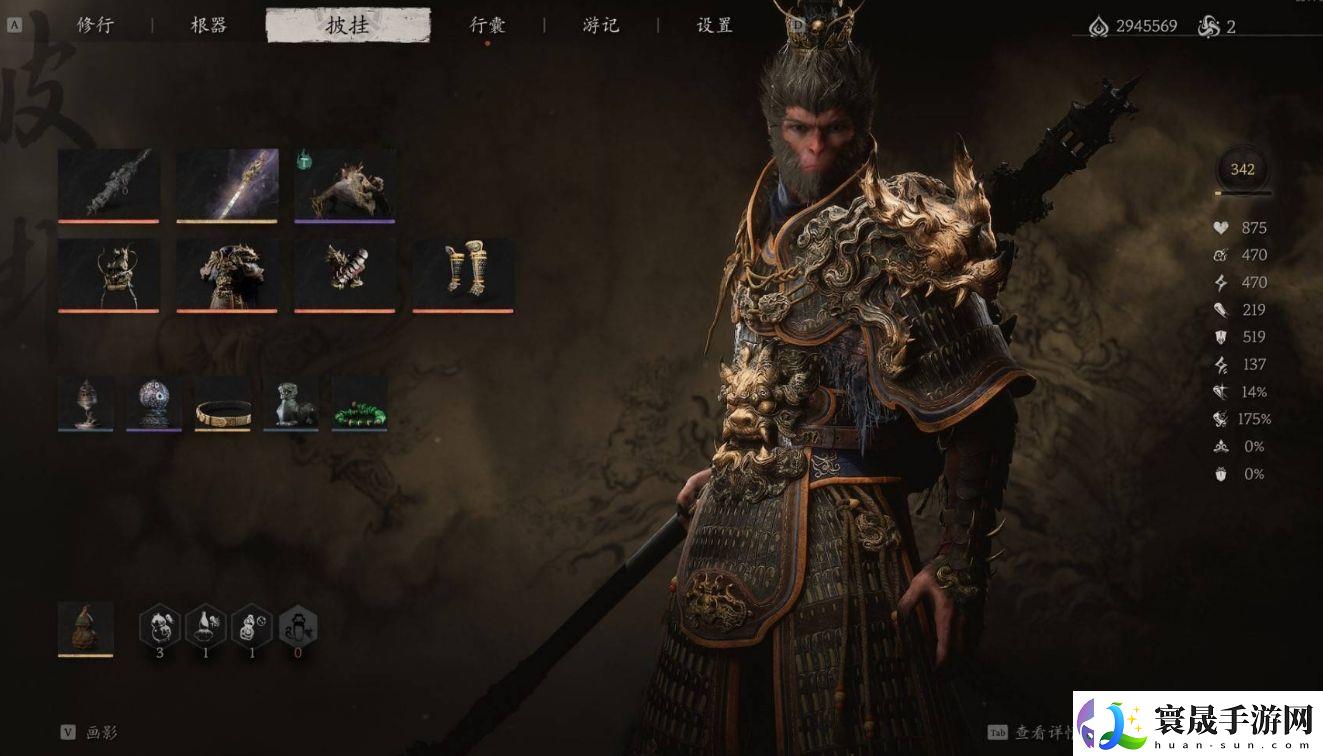Select the dark spiked staff weapon slot
The image size is (1323, 756).
tap(109, 184)
